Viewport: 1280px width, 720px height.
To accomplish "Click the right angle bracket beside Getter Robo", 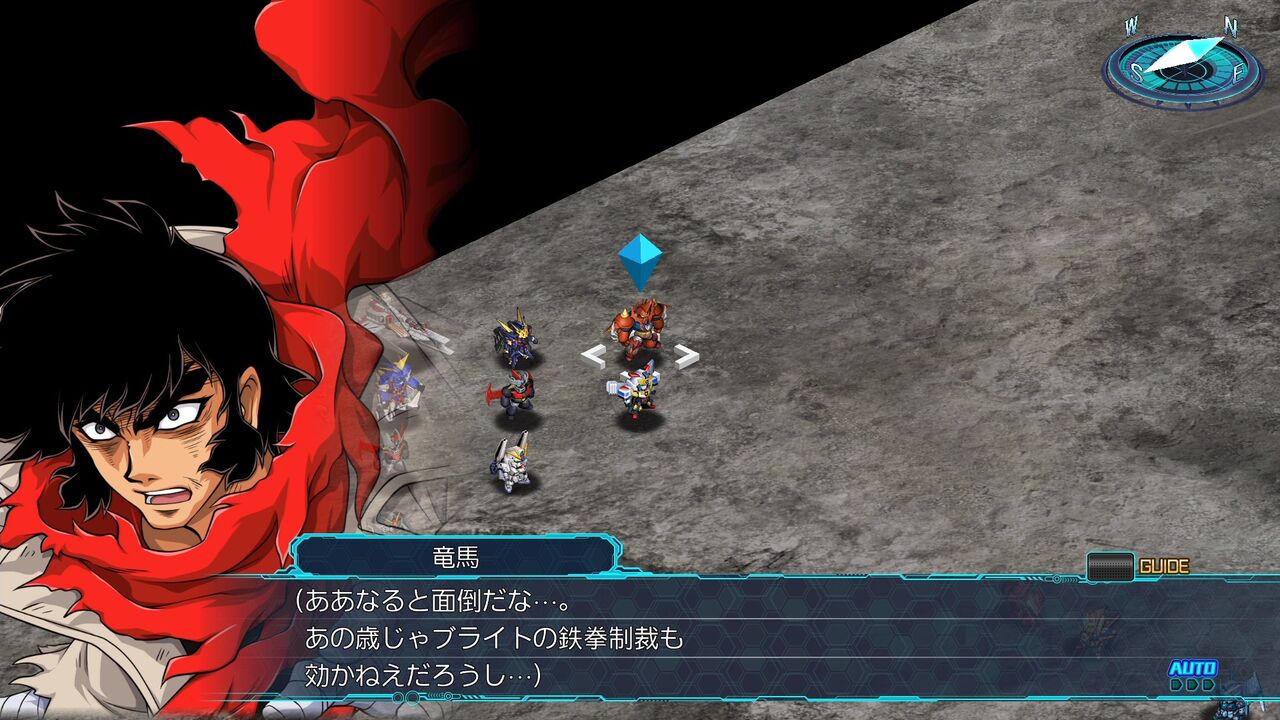I will pyautogui.click(x=685, y=355).
